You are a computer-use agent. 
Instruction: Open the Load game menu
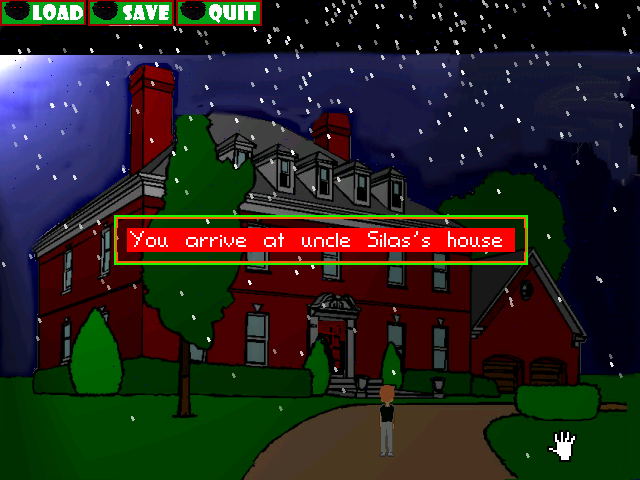[43, 13]
